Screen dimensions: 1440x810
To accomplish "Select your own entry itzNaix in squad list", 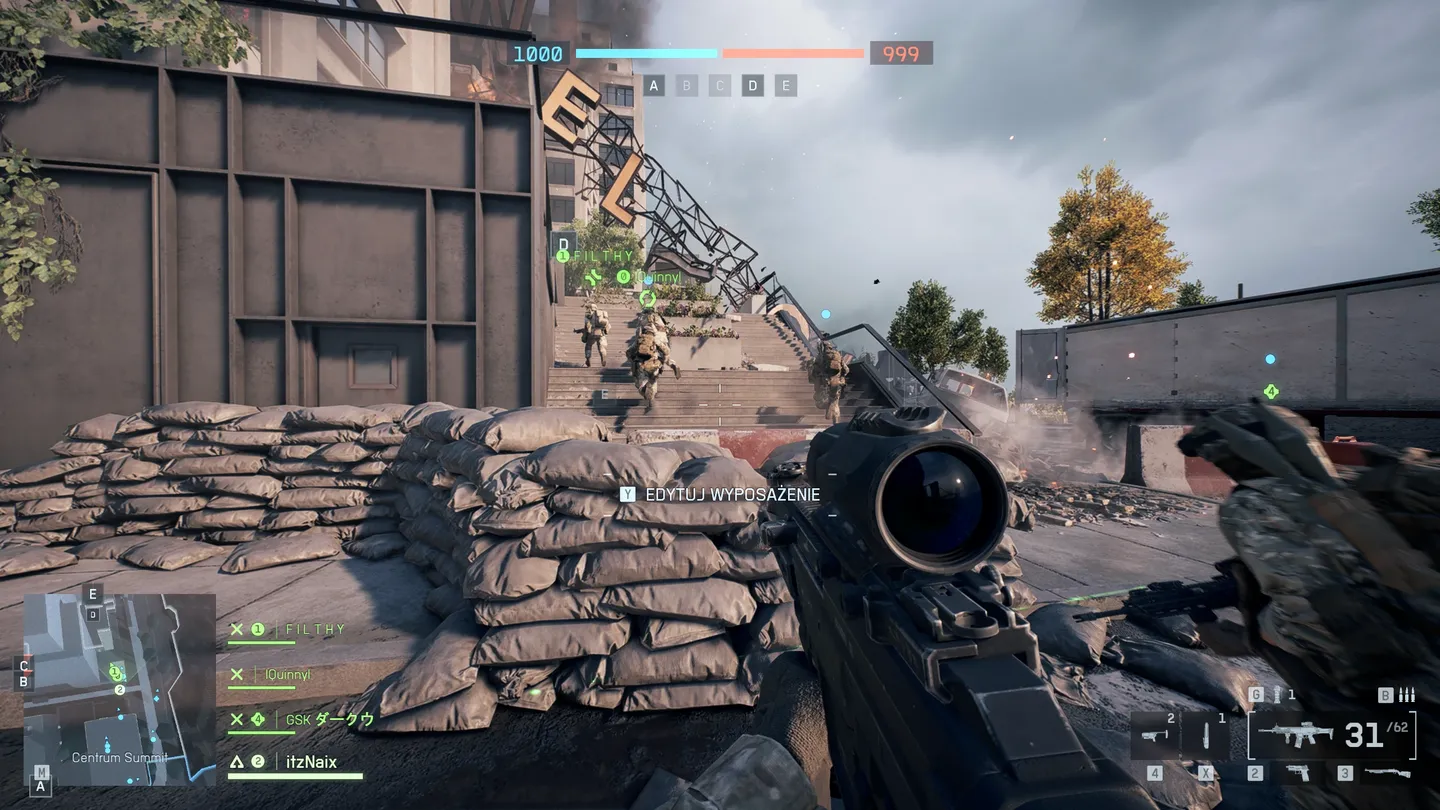I will tap(309, 762).
